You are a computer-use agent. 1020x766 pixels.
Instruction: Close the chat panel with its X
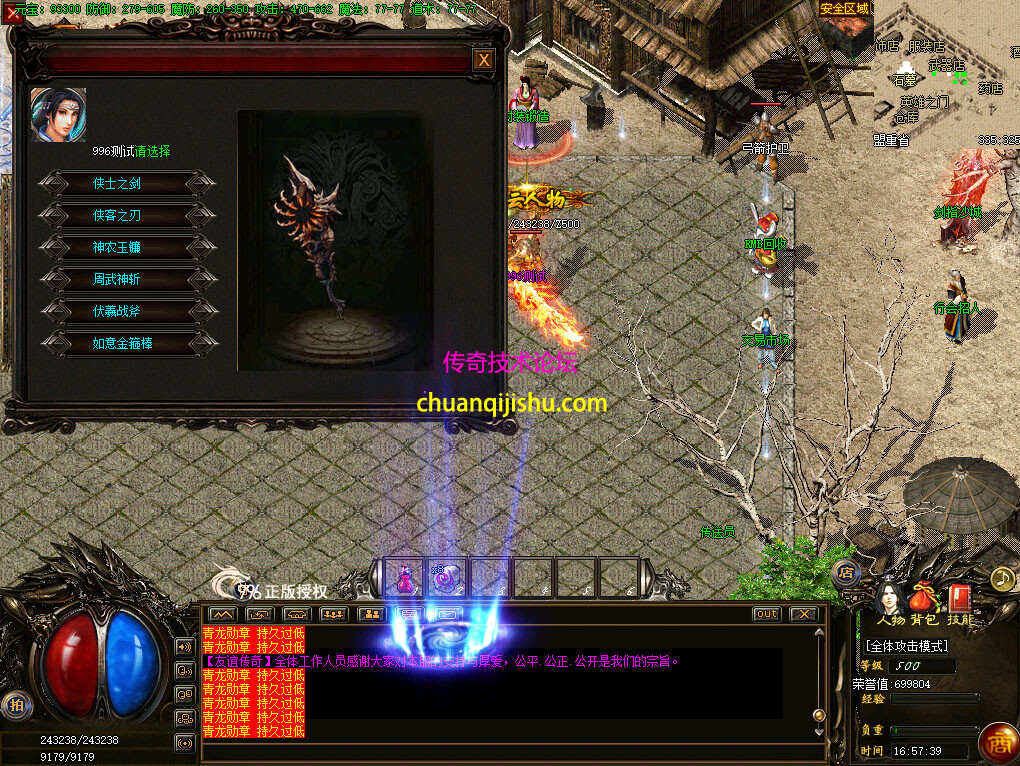(803, 613)
